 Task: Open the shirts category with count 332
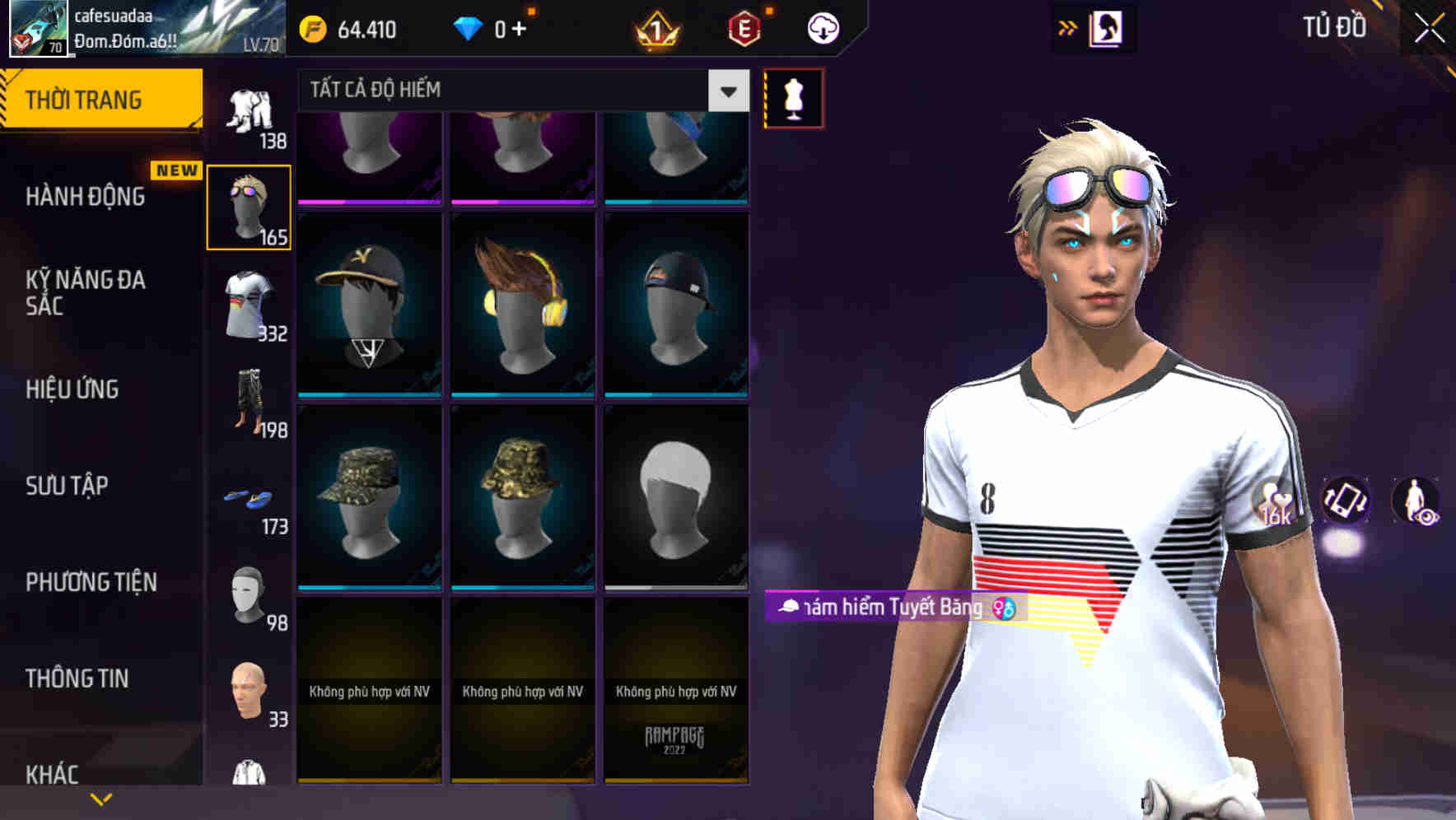pos(246,305)
